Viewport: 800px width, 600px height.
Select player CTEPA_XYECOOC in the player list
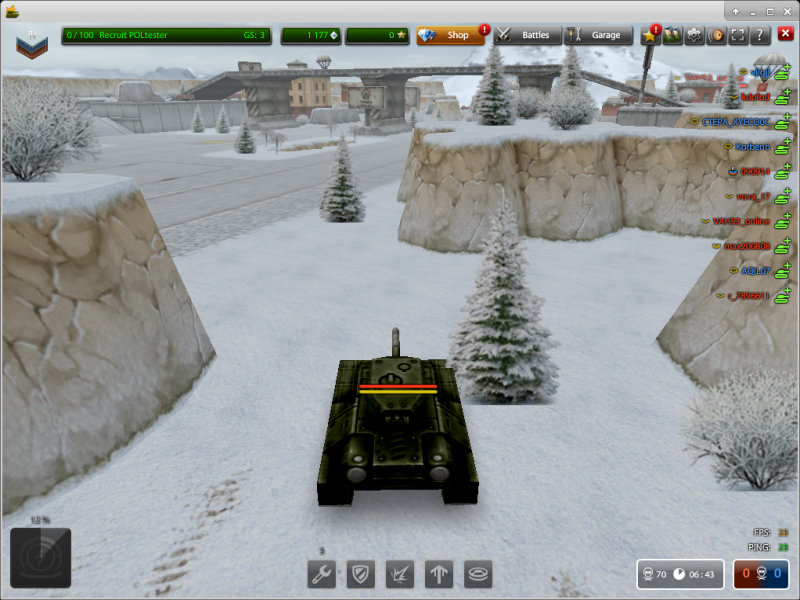click(735, 122)
